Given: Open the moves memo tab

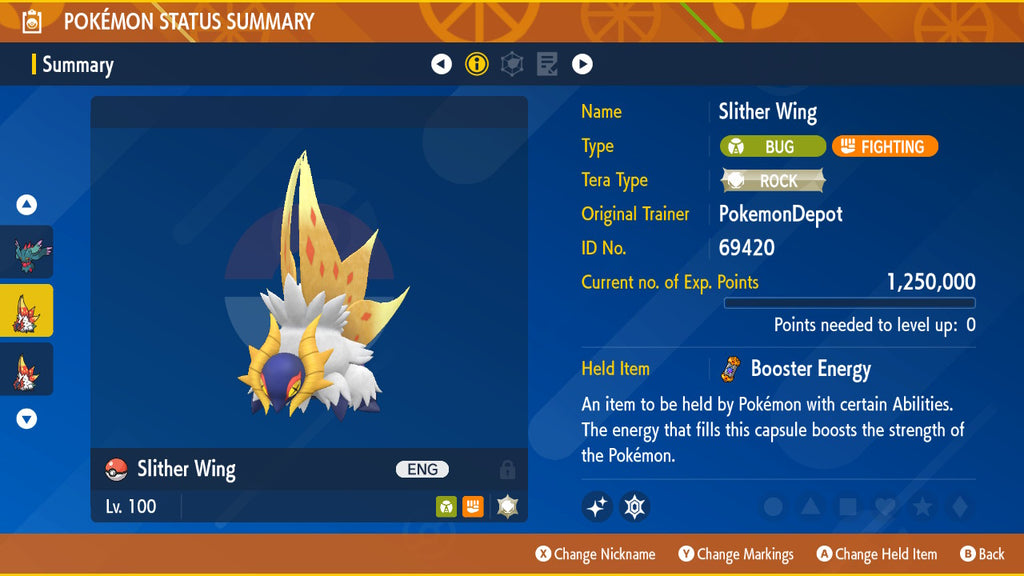Looking at the screenshot, I should click(547, 64).
